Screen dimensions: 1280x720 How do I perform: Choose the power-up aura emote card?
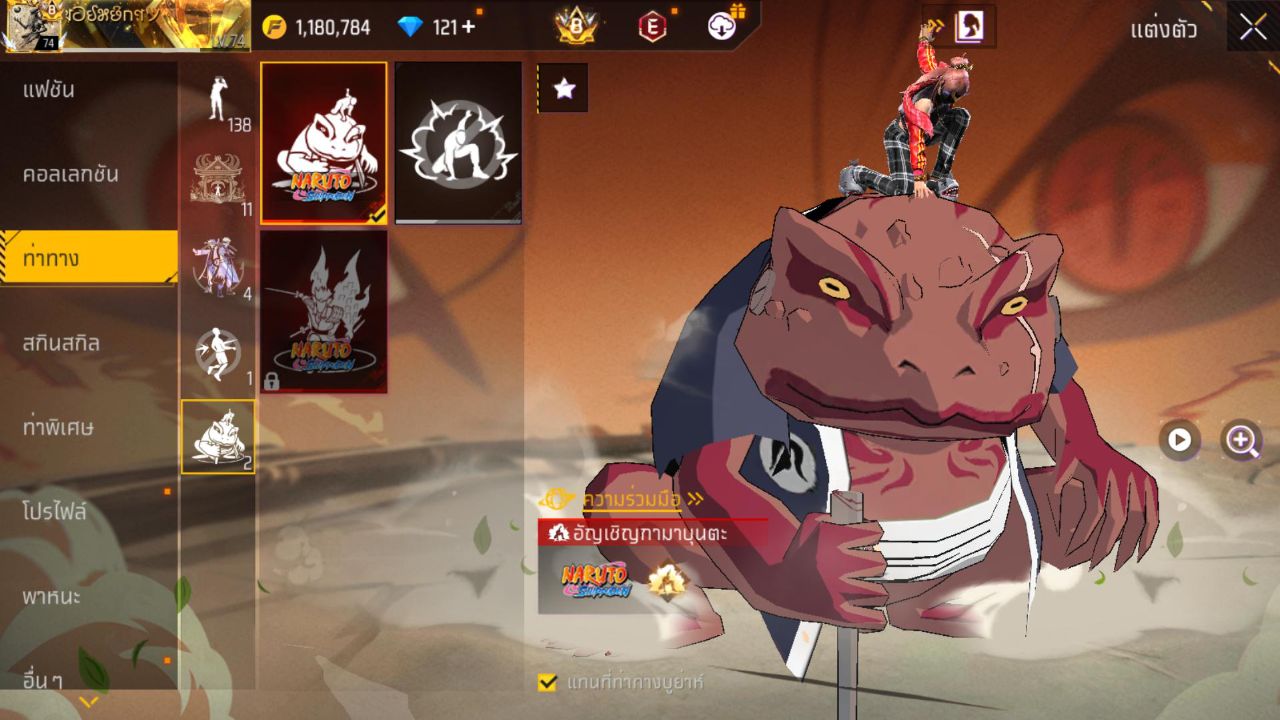[x=458, y=143]
